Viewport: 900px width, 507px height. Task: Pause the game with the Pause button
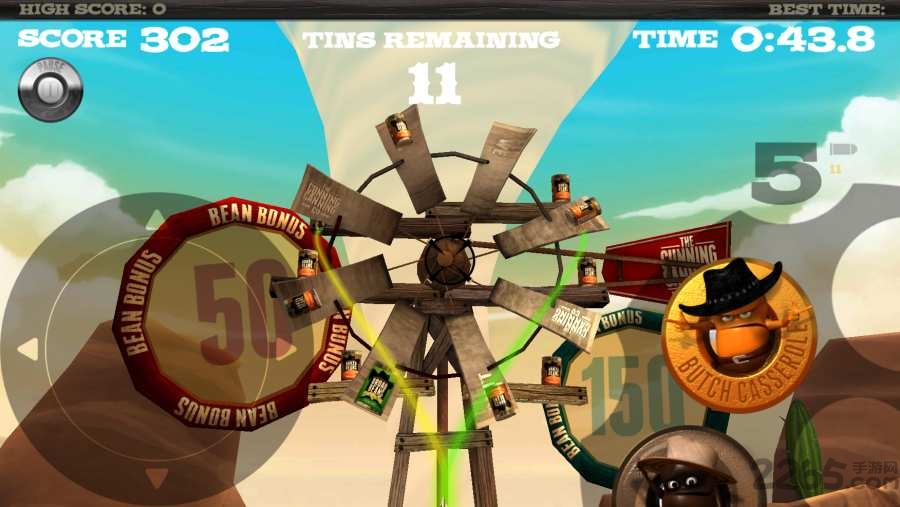pyautogui.click(x=50, y=90)
